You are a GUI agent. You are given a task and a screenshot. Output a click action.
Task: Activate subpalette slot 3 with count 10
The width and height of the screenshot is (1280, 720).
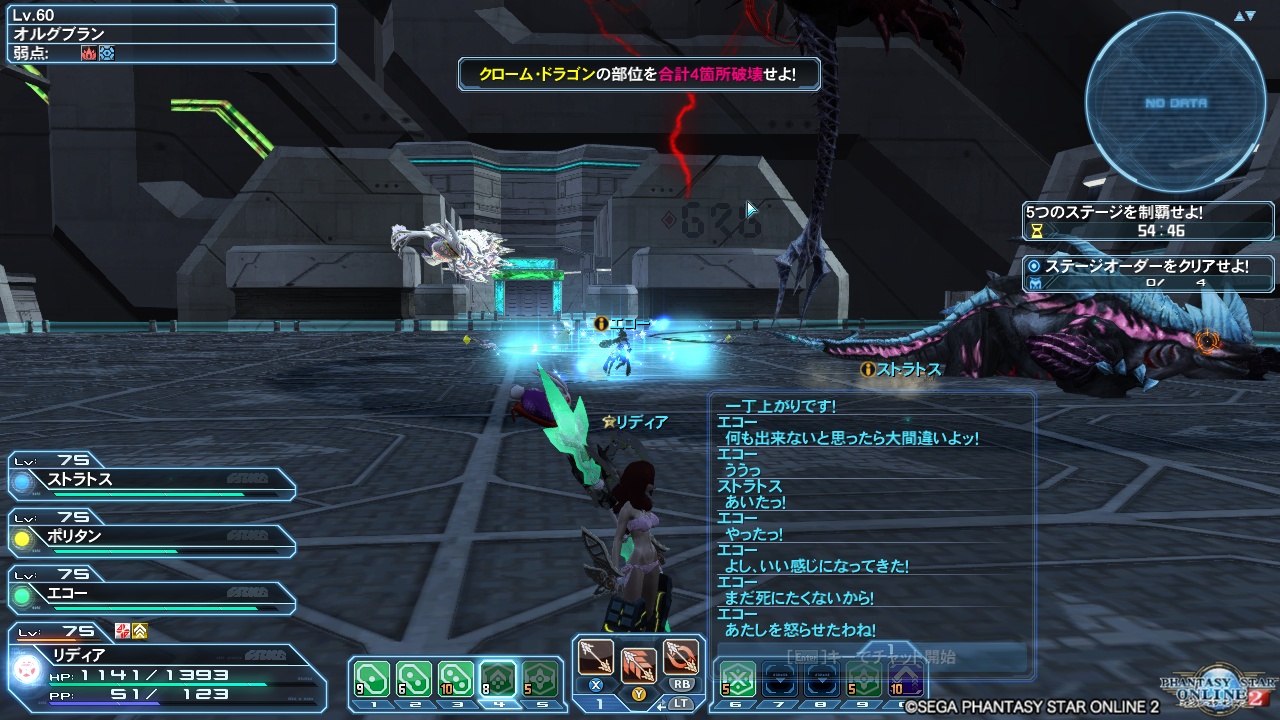point(455,680)
